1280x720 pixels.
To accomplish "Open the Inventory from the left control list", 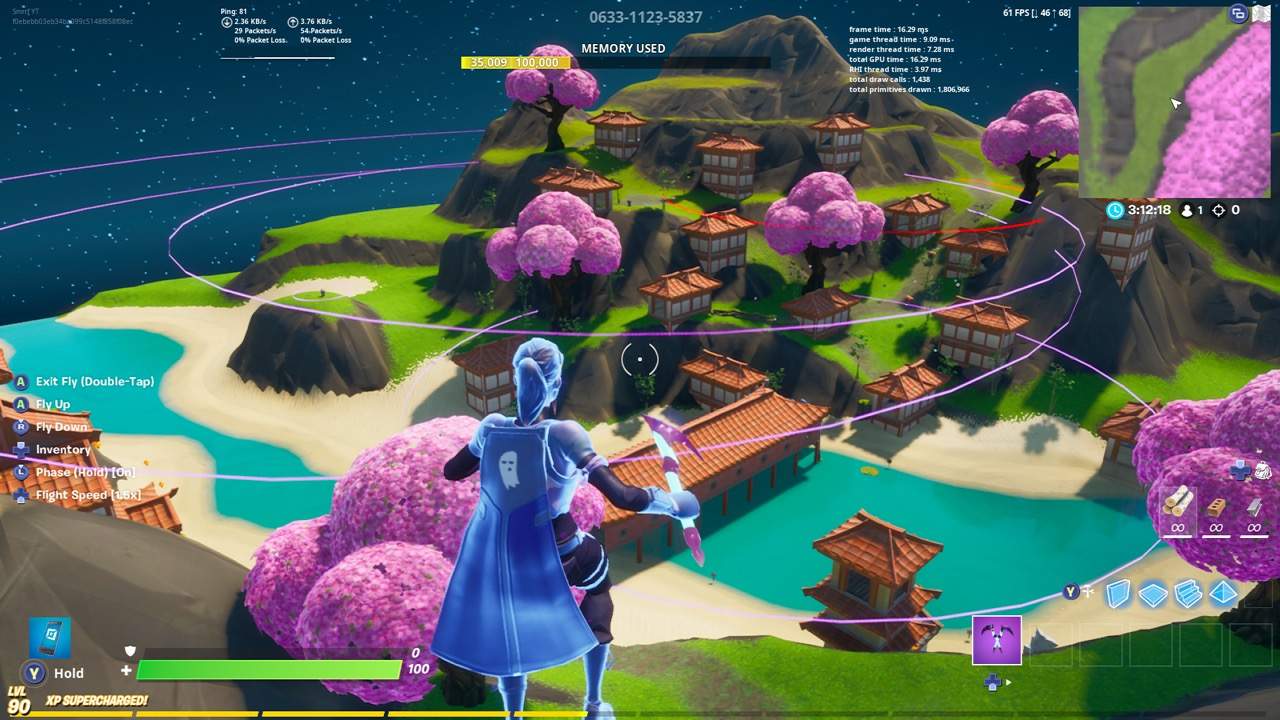I will (62, 449).
